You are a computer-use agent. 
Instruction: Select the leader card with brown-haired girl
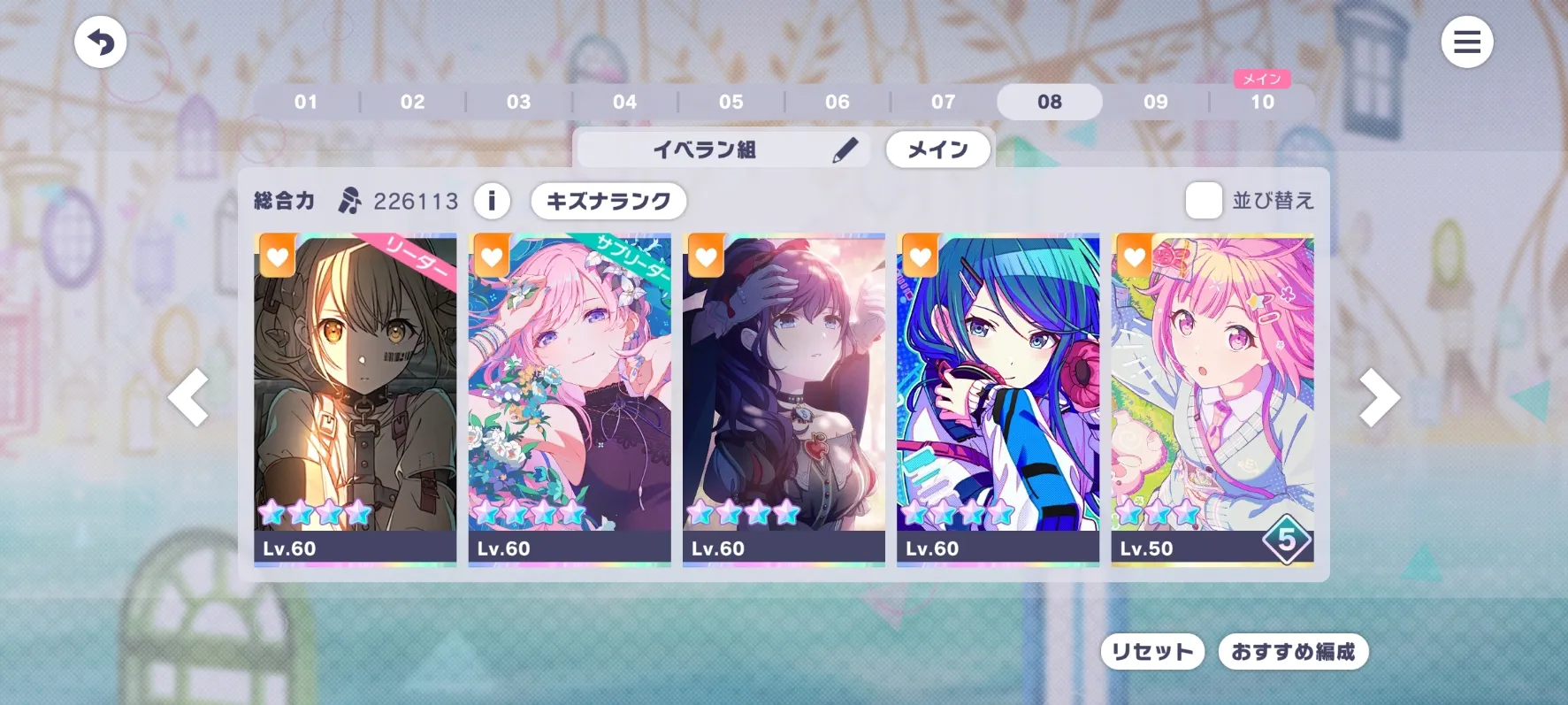pyautogui.click(x=356, y=398)
